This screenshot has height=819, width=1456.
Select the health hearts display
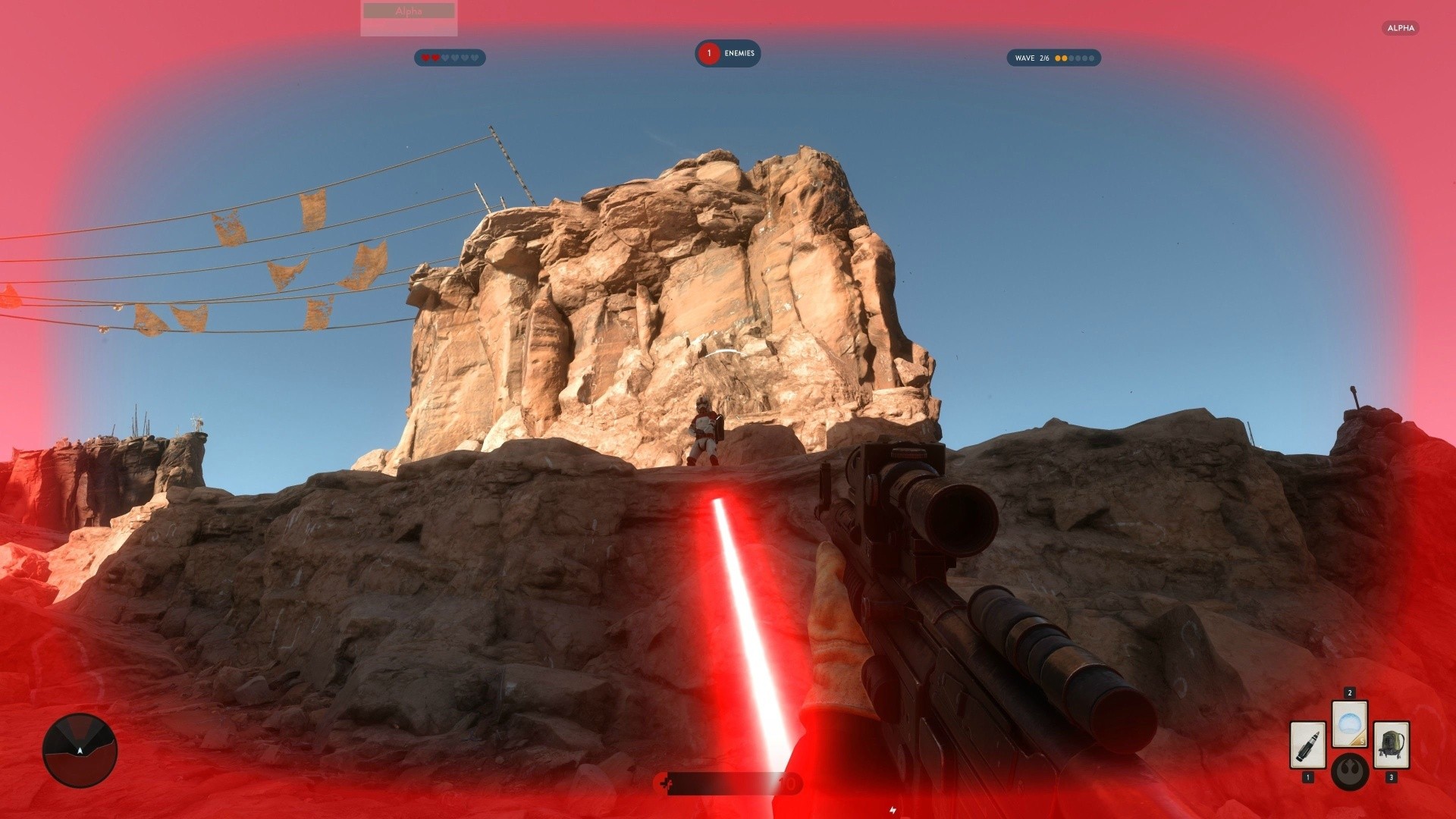[x=450, y=58]
